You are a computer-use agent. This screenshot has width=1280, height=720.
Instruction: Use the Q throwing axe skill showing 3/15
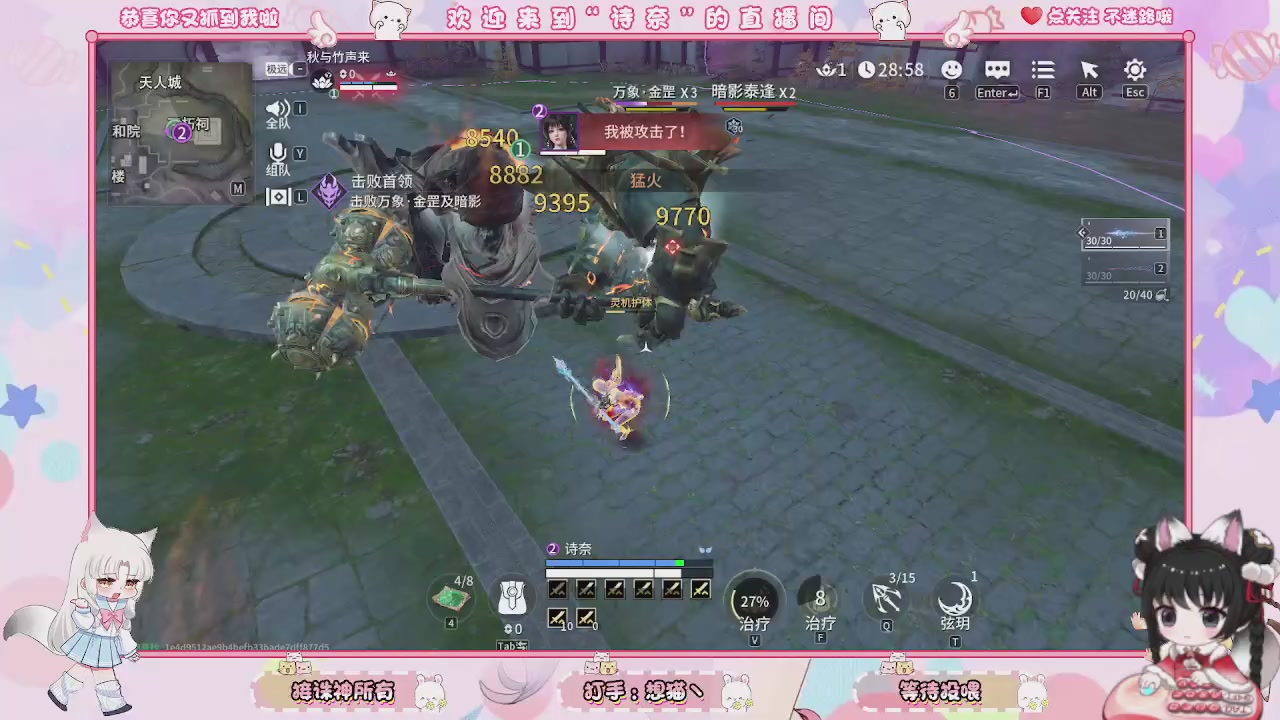886,598
